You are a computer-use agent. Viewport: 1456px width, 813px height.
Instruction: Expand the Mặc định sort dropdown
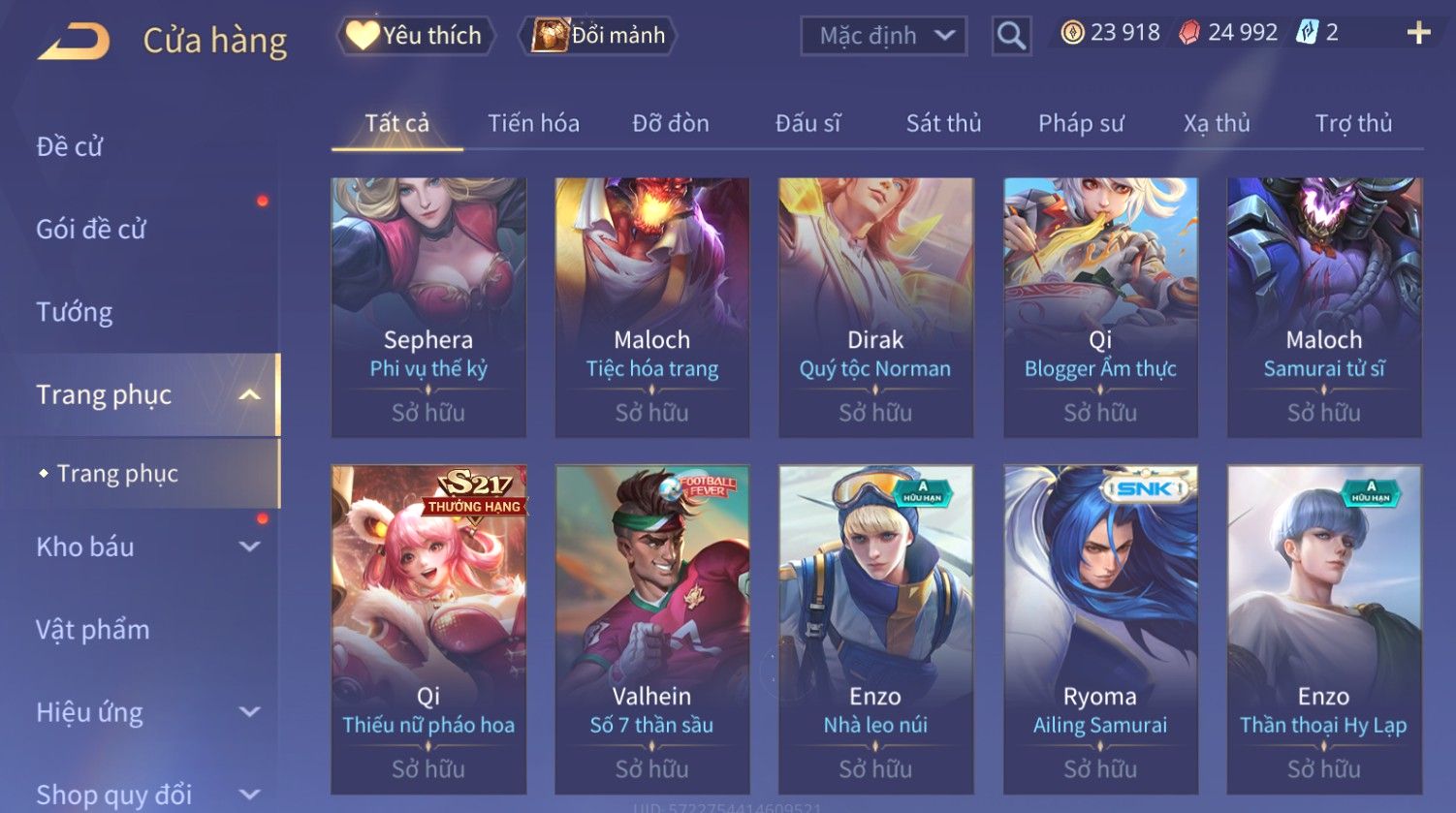click(883, 36)
